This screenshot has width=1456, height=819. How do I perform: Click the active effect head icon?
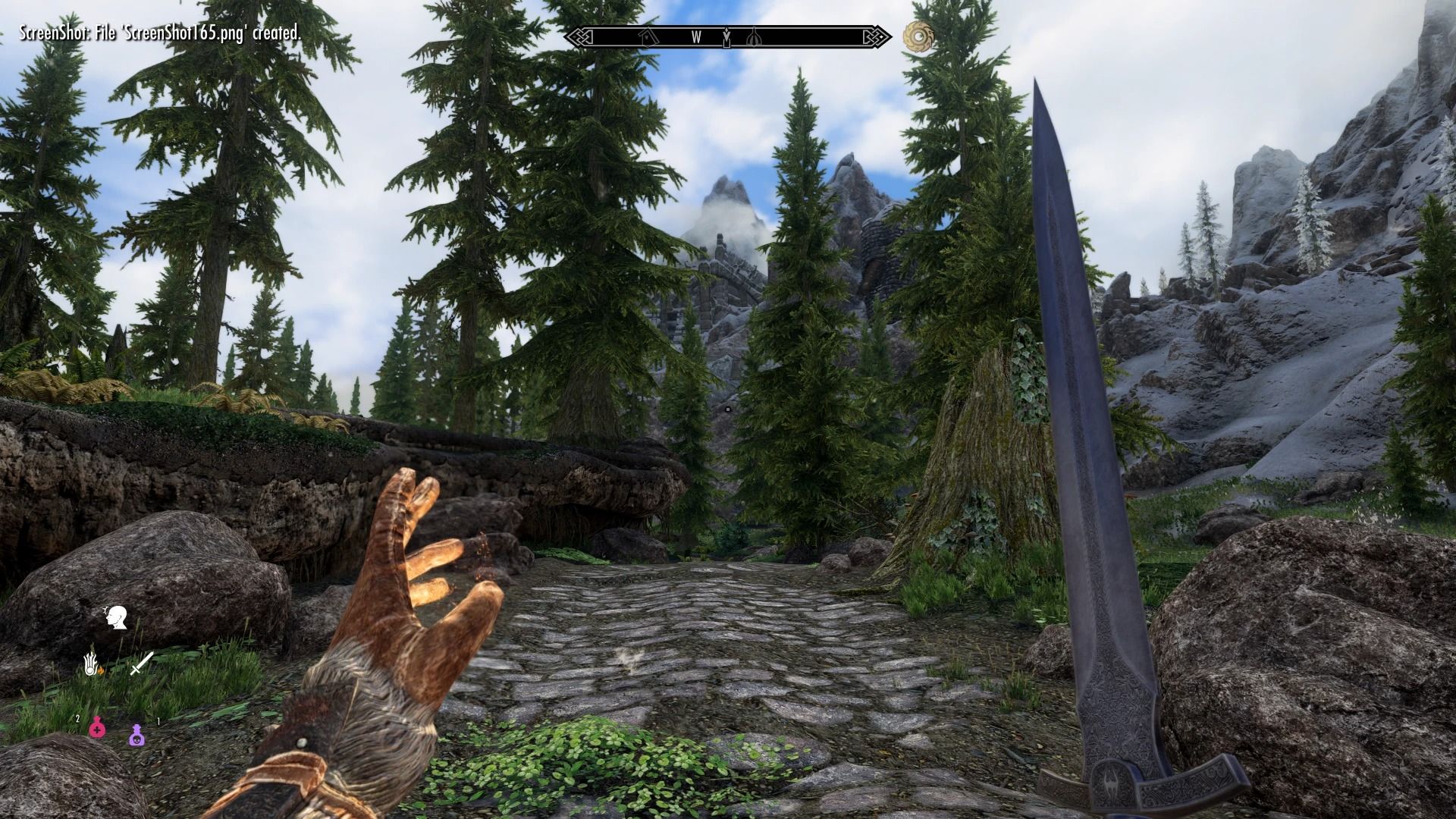[117, 617]
